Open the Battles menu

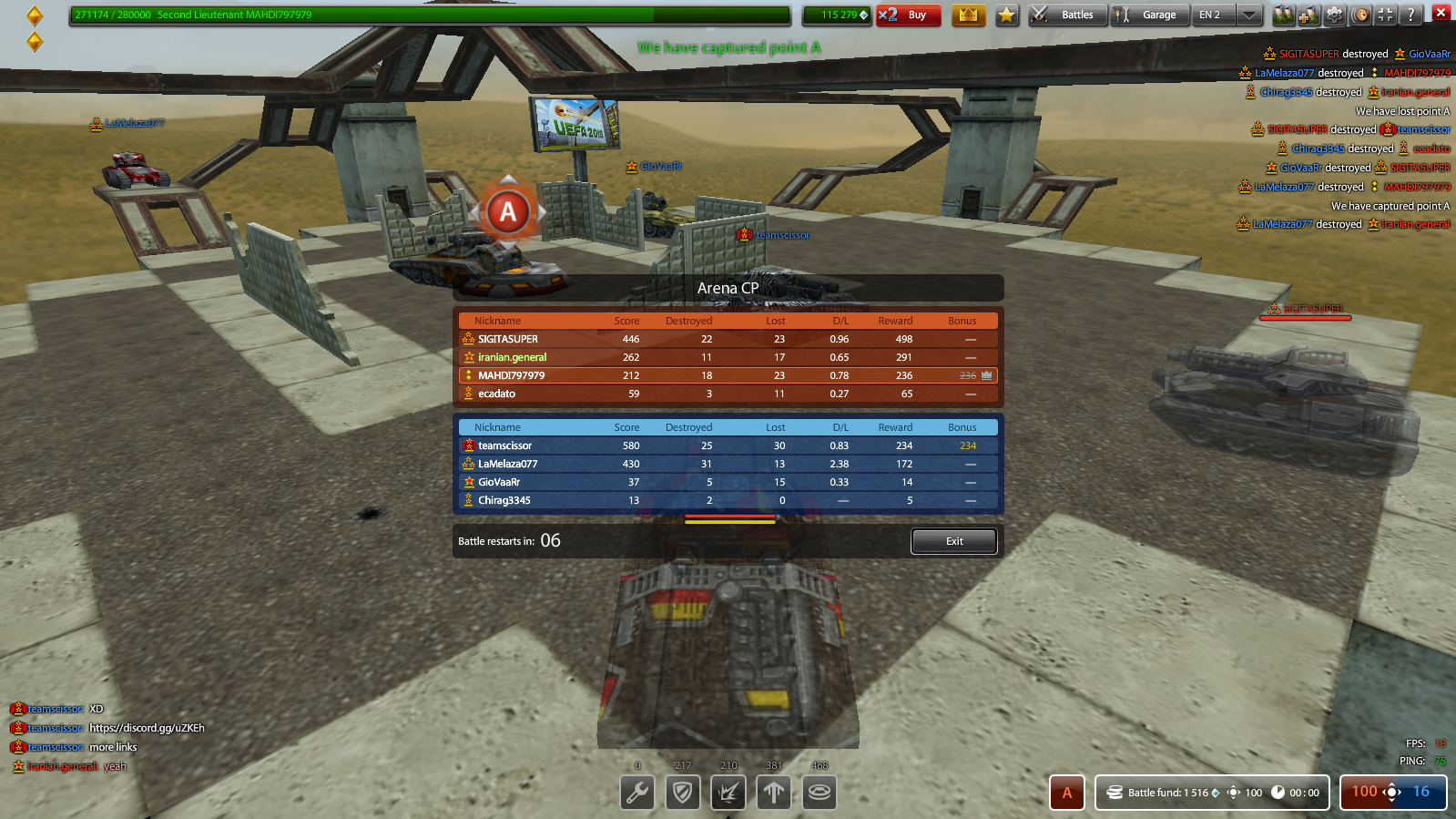click(1066, 15)
